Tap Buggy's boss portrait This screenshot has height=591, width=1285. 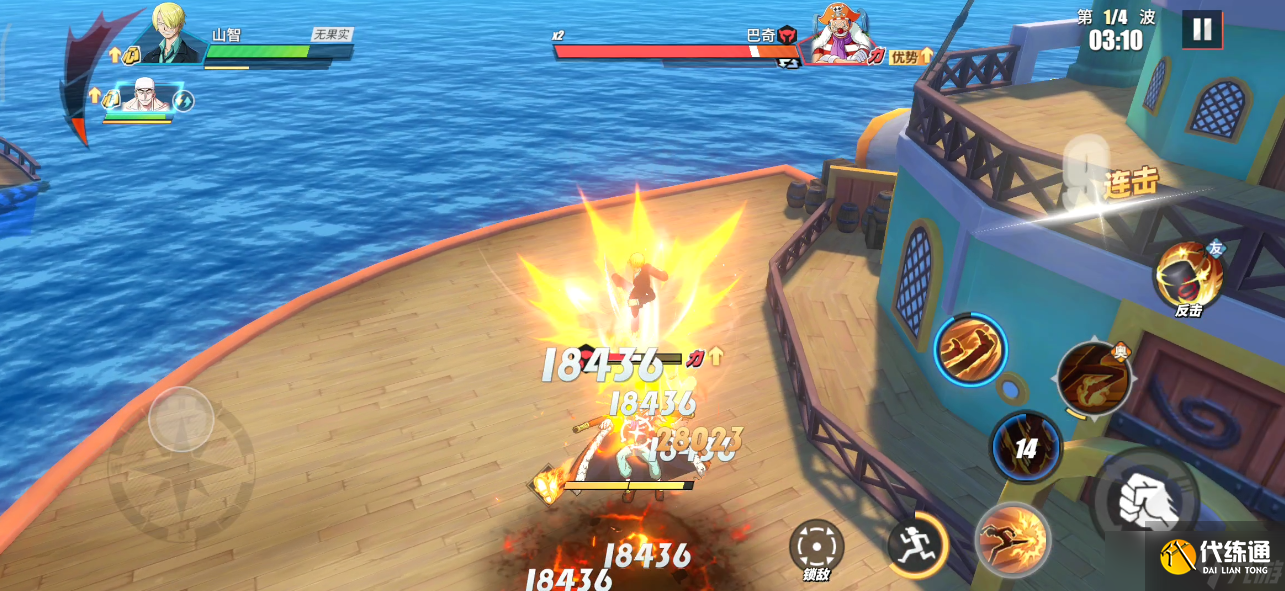click(x=838, y=34)
